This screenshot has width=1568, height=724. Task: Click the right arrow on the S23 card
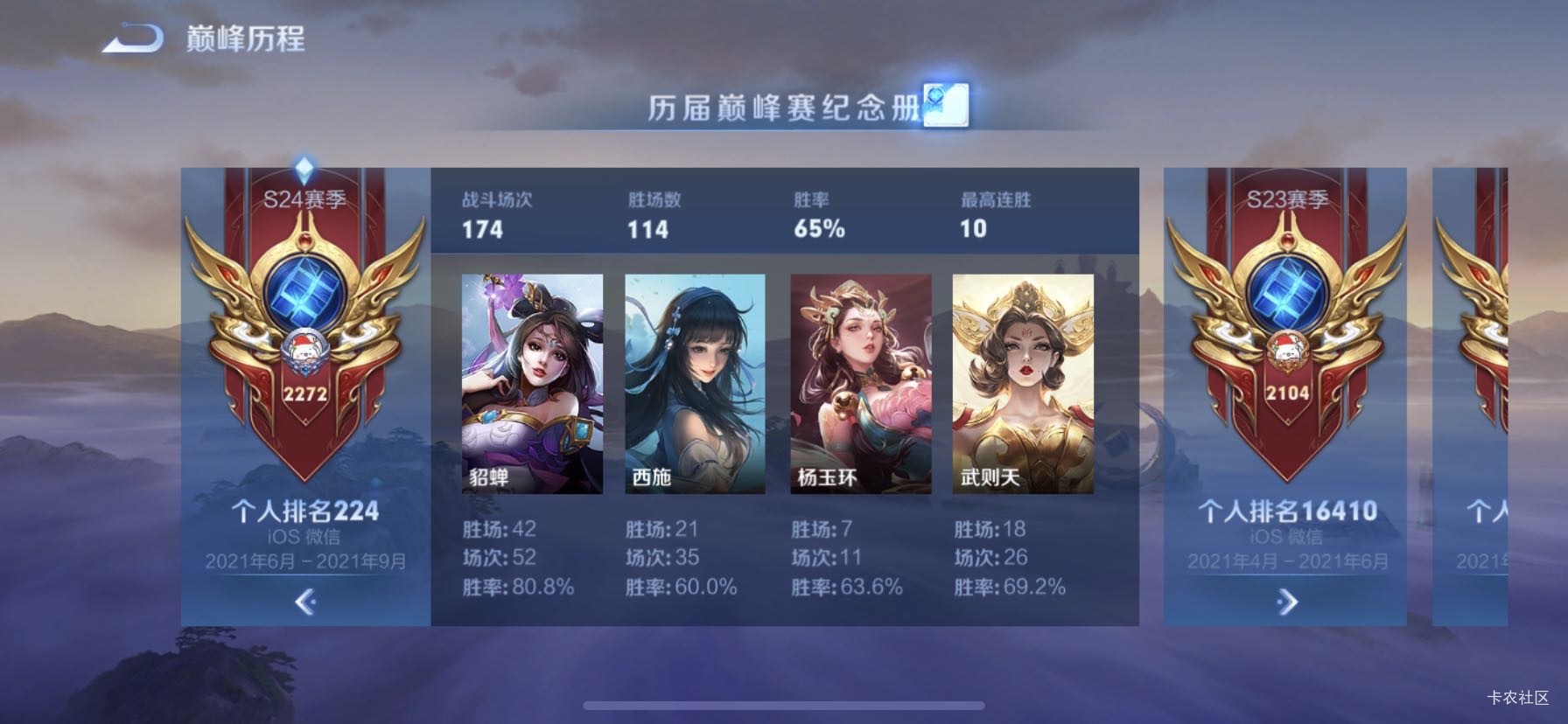tap(1284, 602)
